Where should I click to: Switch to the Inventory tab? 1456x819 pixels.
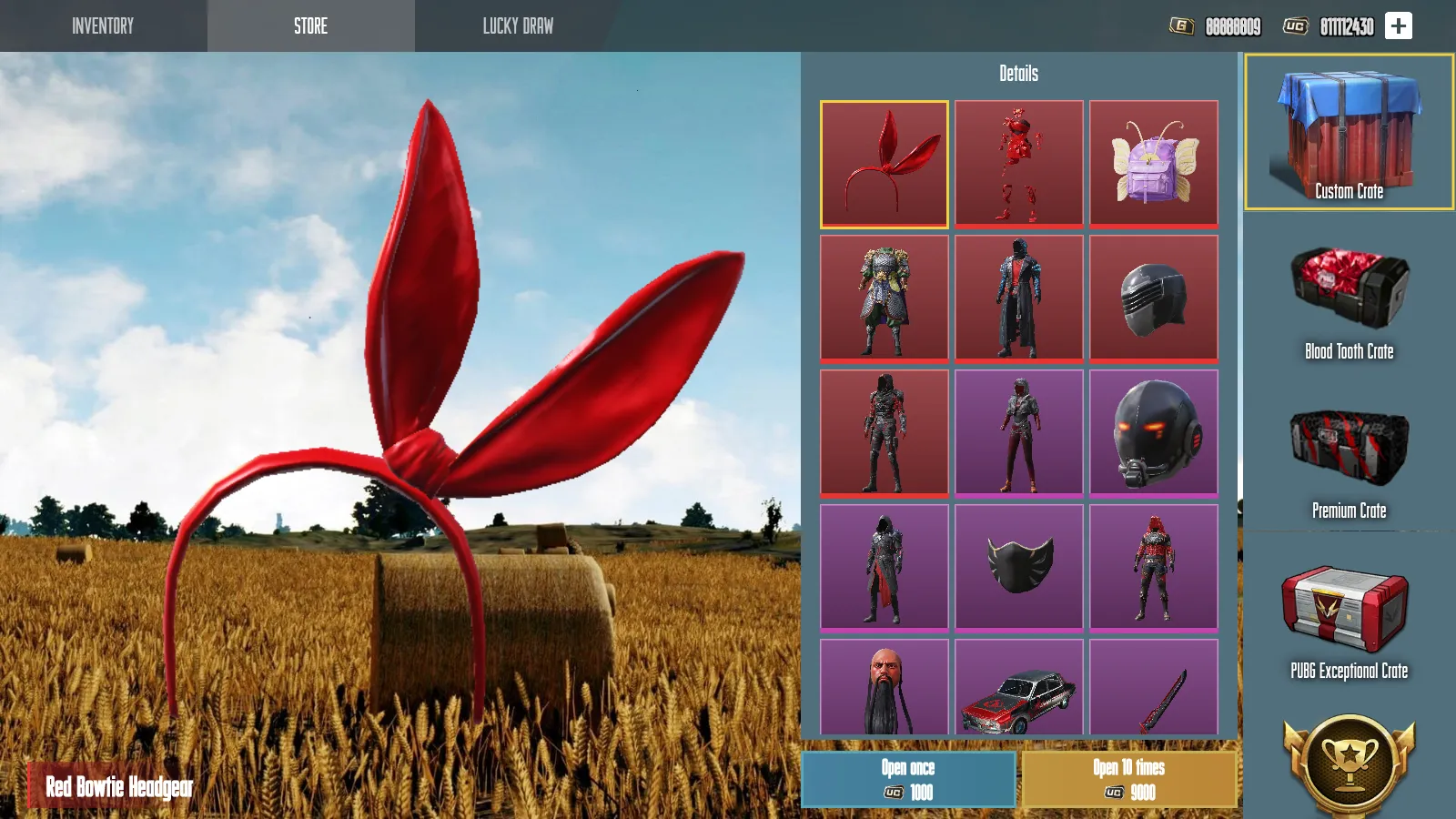point(102,26)
